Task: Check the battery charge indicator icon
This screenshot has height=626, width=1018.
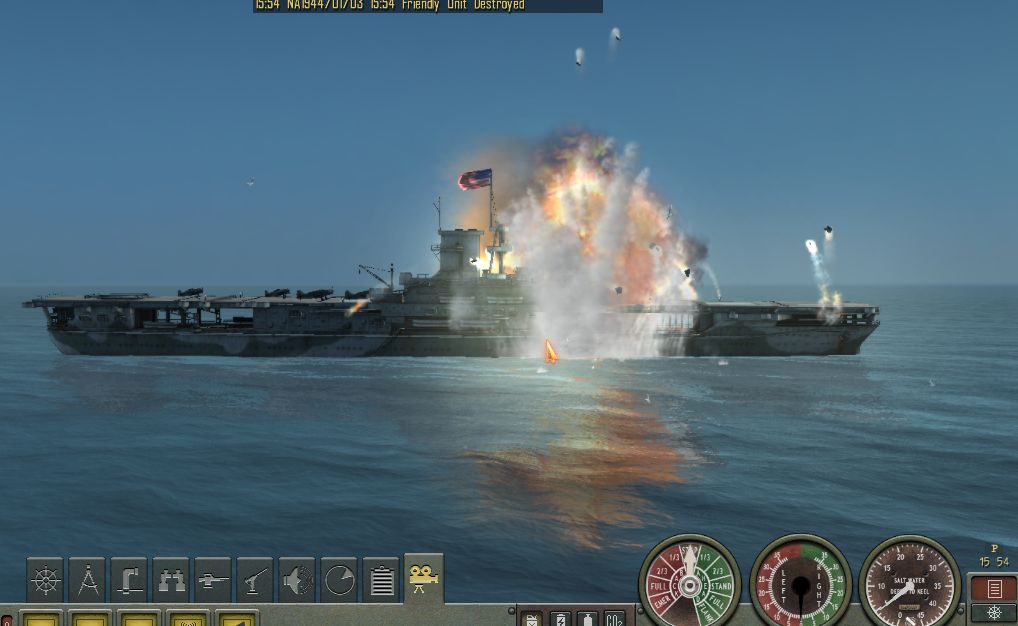Action: (x=560, y=619)
